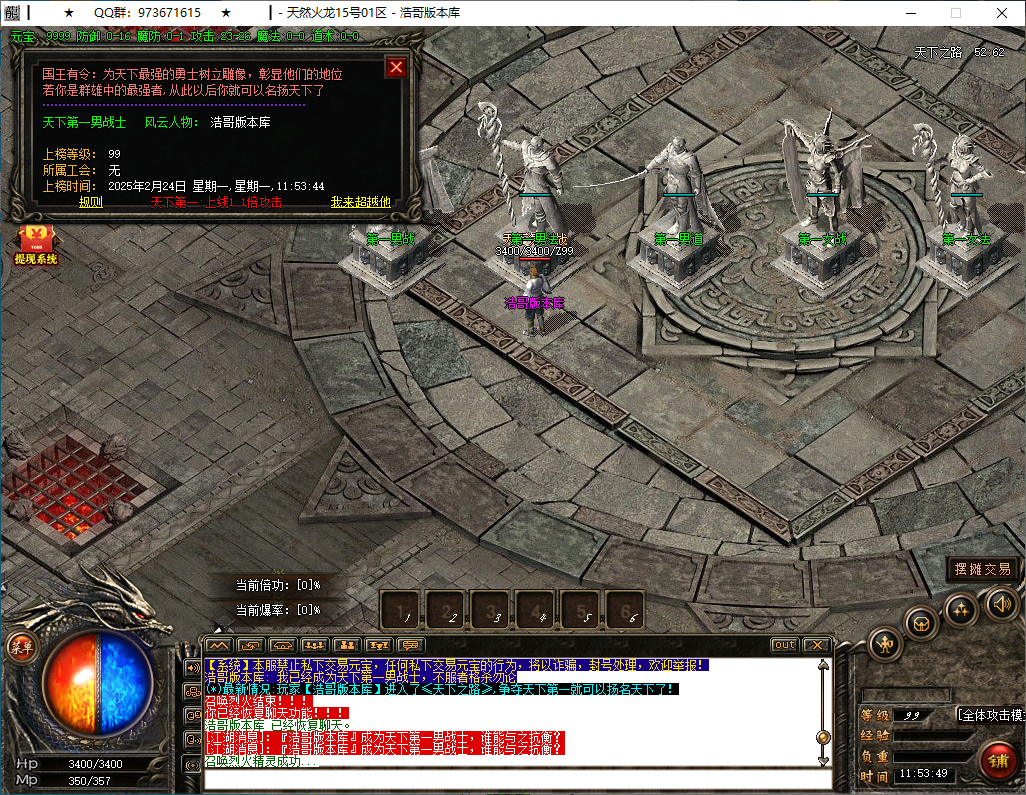Focus the chat text input box
The image size is (1026, 795).
click(510, 780)
